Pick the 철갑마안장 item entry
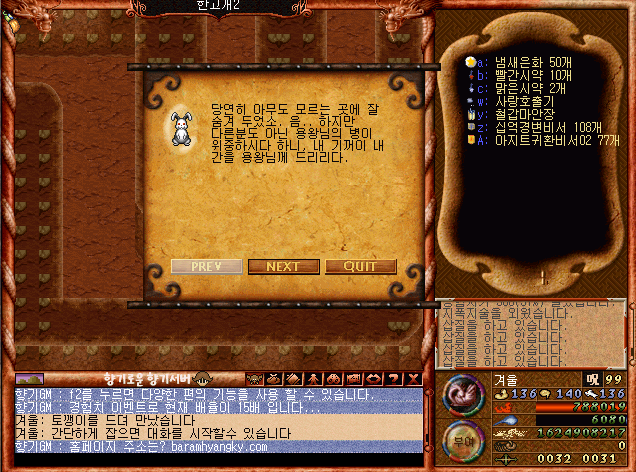Image resolution: width=636 pixels, height=472 pixels. (516, 114)
